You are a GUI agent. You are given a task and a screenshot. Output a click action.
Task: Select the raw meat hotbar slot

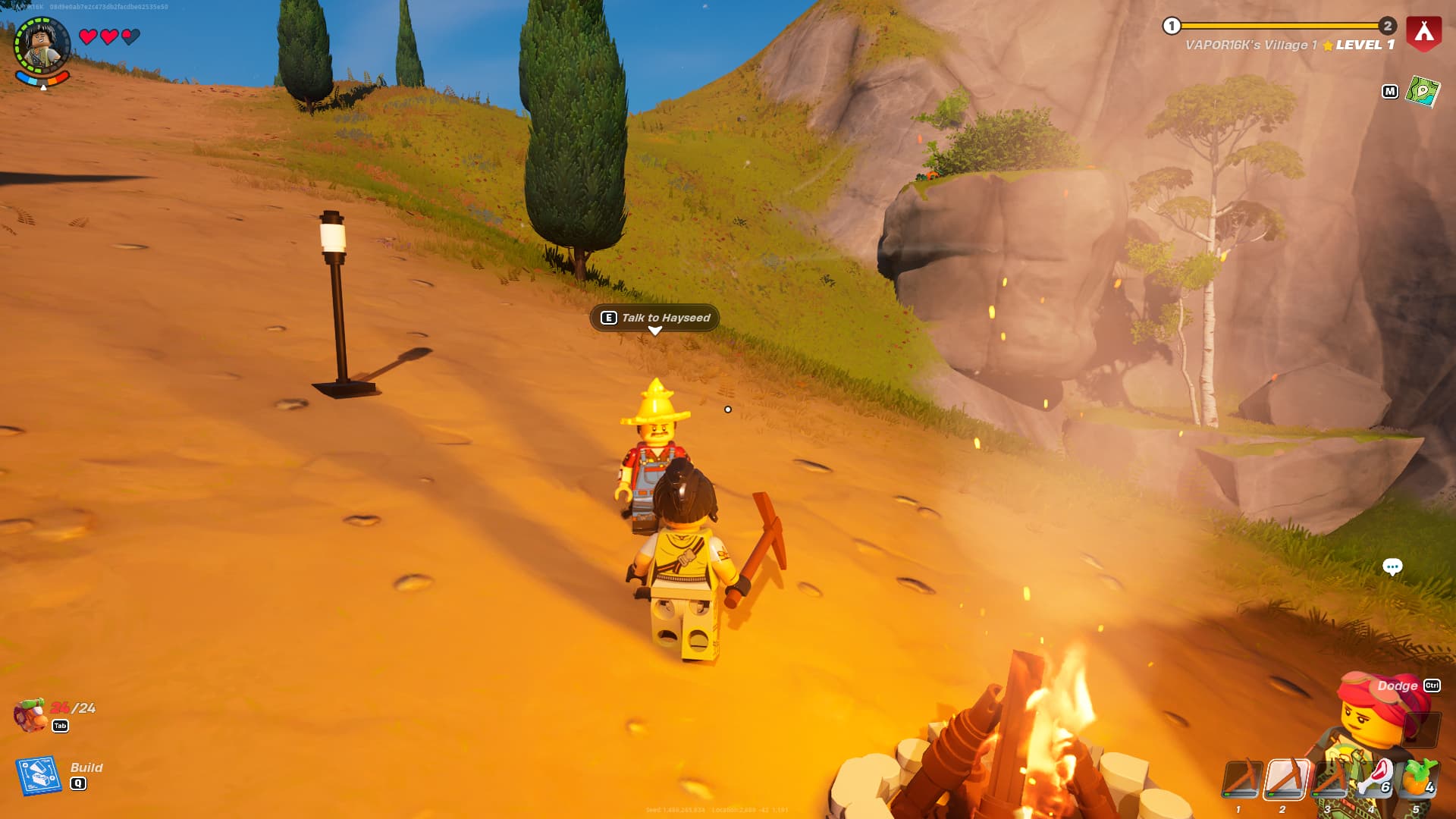point(1374,780)
